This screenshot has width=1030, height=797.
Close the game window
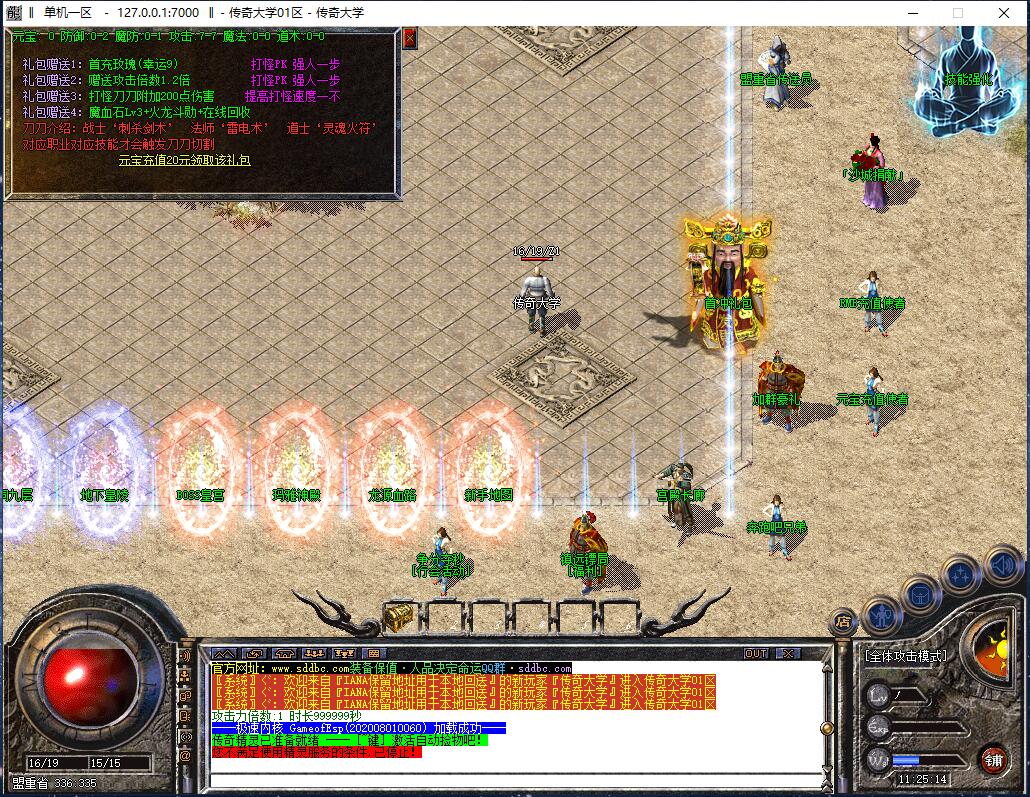[1003, 13]
